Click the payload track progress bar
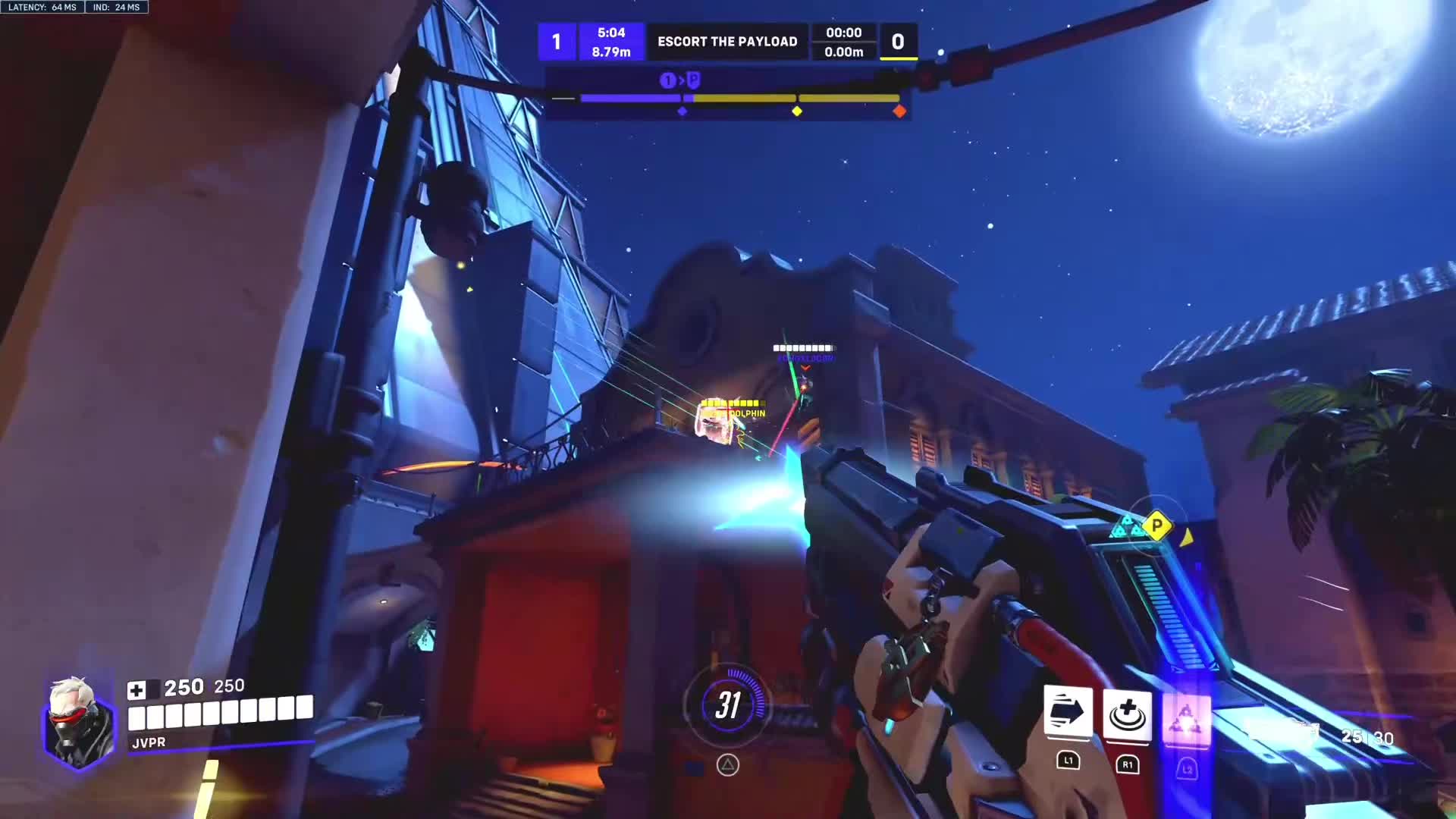 739,99
